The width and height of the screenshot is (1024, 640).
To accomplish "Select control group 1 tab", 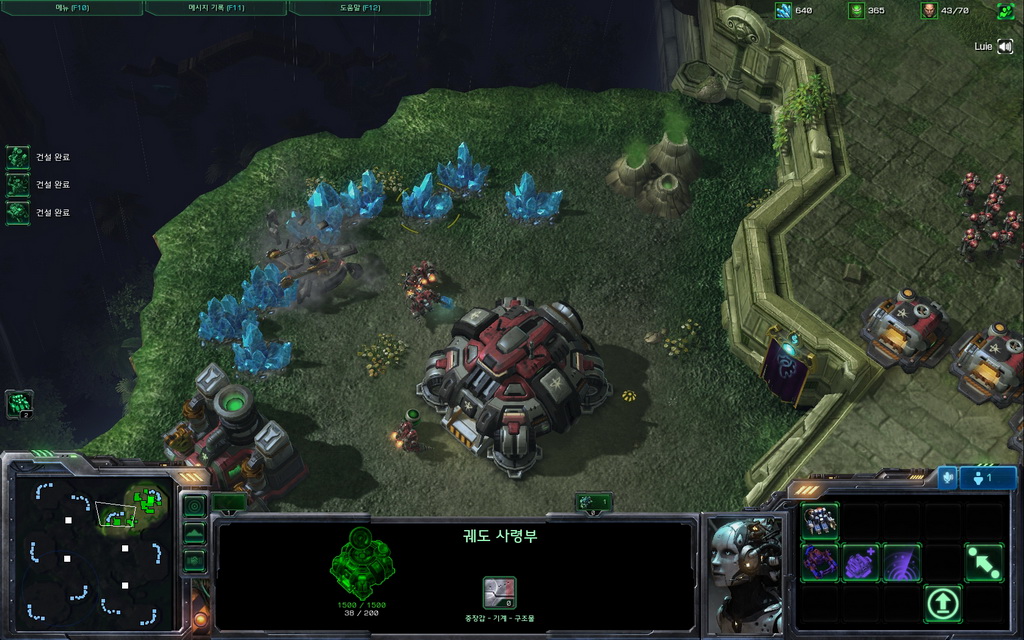I will point(593,502).
